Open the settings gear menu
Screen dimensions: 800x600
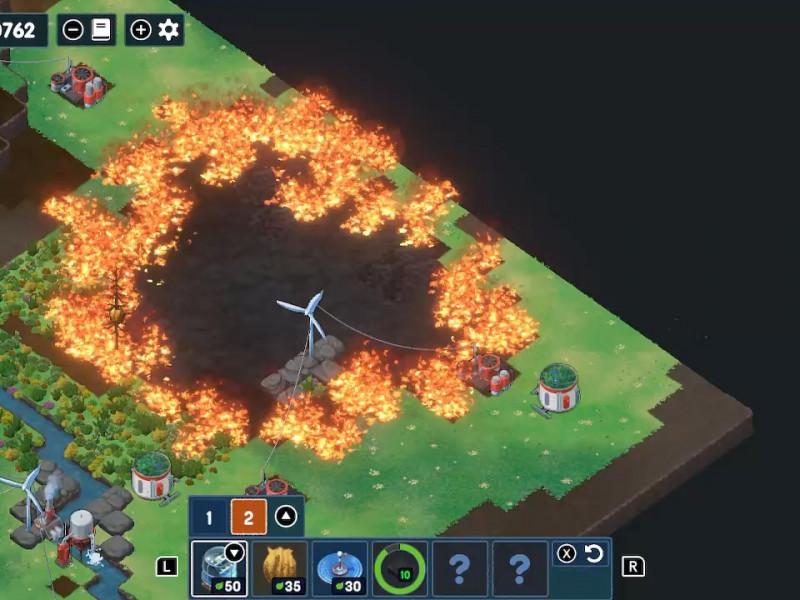click(x=168, y=30)
